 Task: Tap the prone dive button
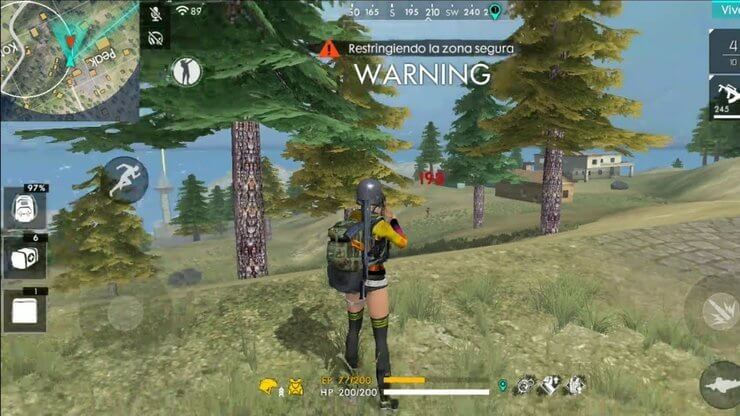click(720, 383)
